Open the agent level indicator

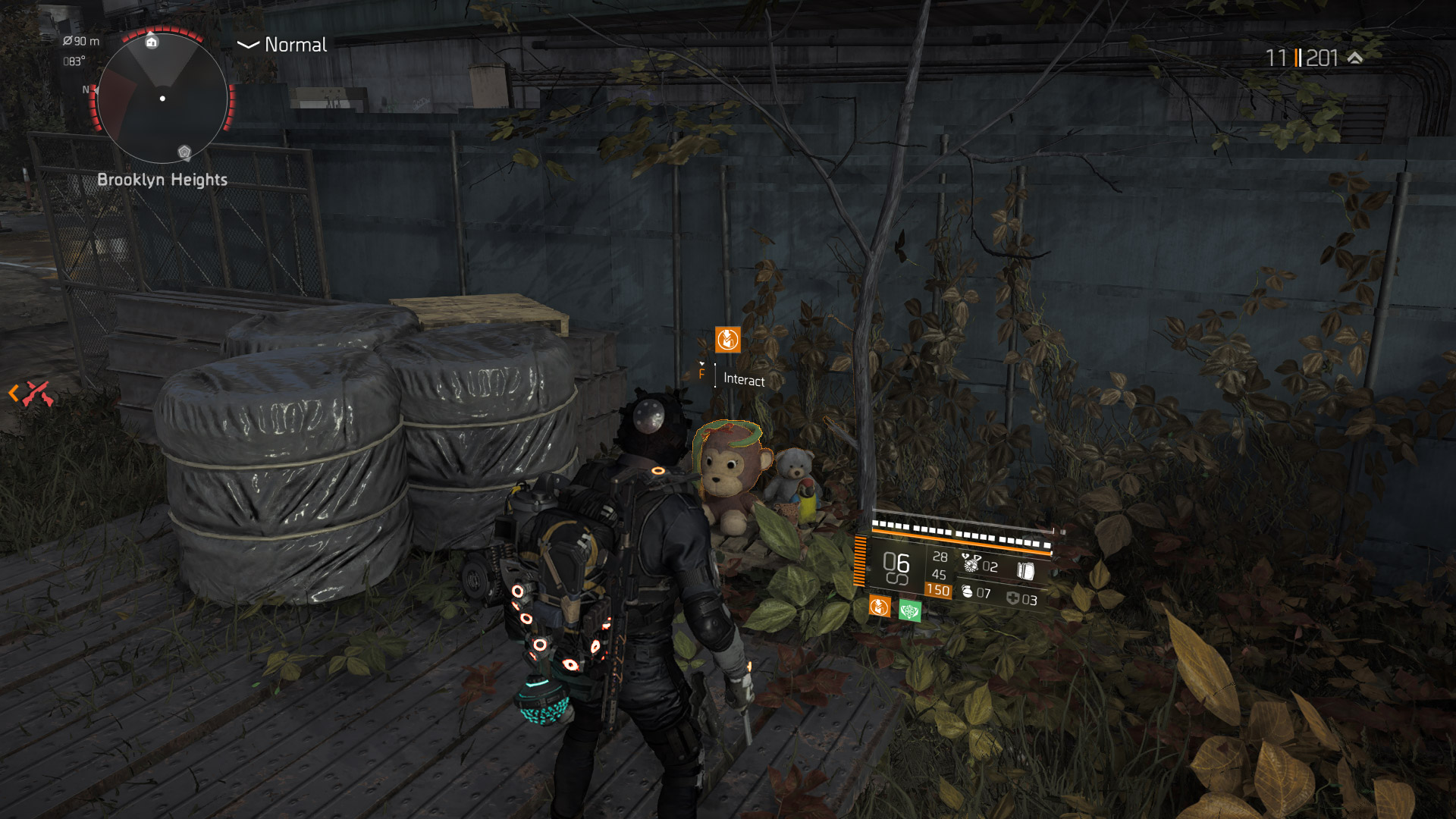click(x=1312, y=58)
